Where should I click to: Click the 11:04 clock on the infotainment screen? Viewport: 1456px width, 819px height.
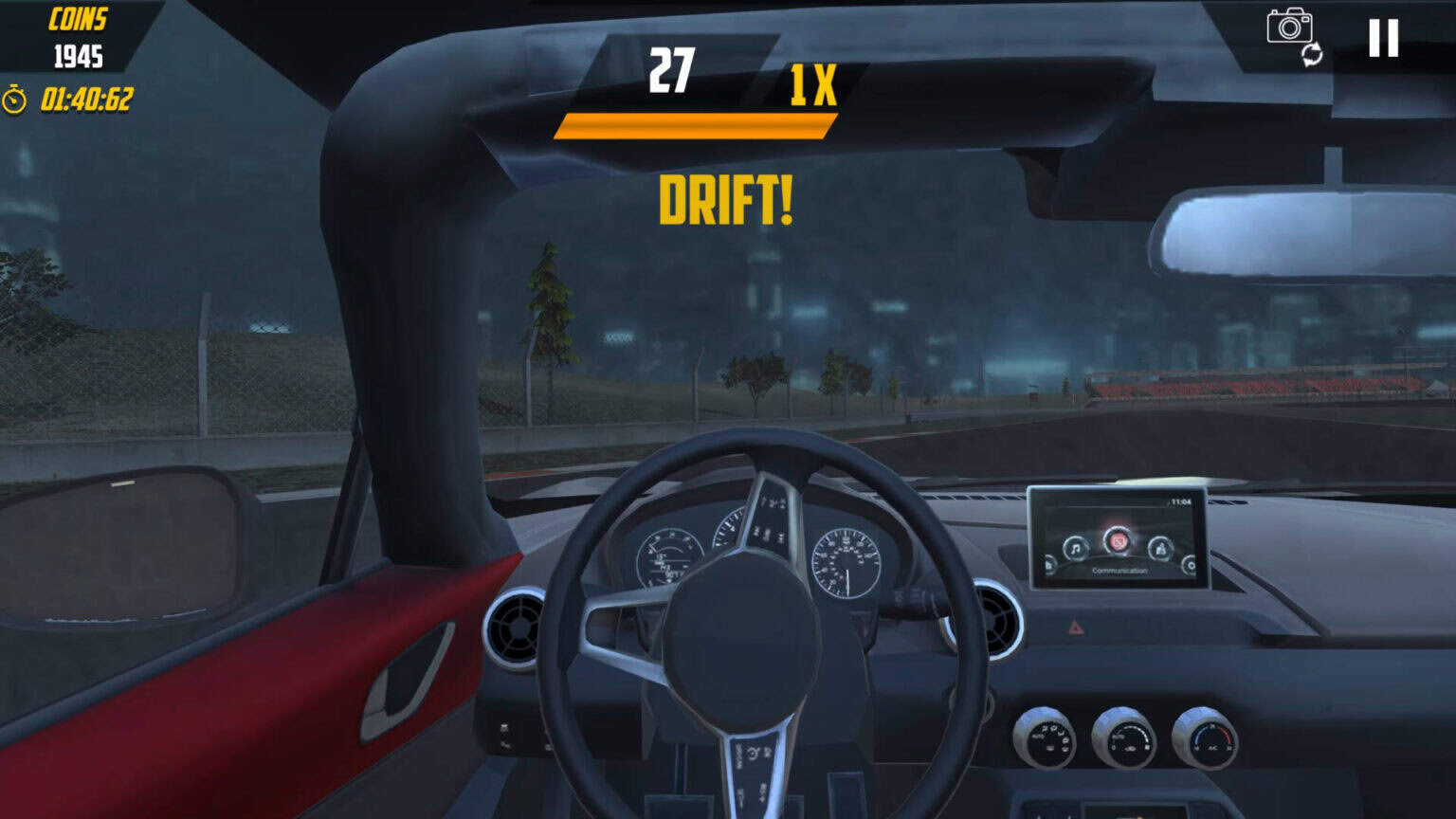[1180, 500]
